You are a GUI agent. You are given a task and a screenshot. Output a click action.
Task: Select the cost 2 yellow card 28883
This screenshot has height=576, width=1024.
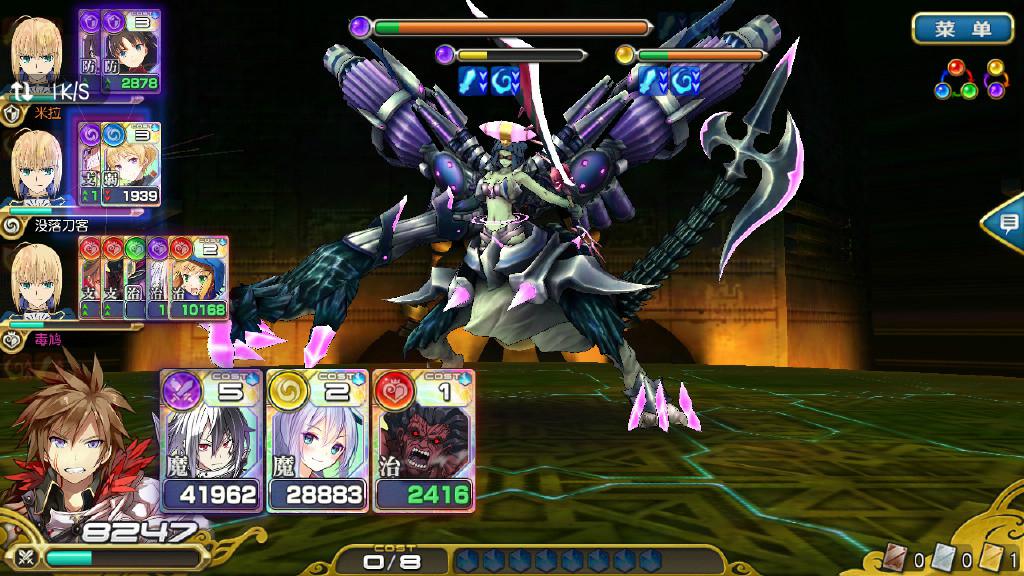tap(318, 440)
